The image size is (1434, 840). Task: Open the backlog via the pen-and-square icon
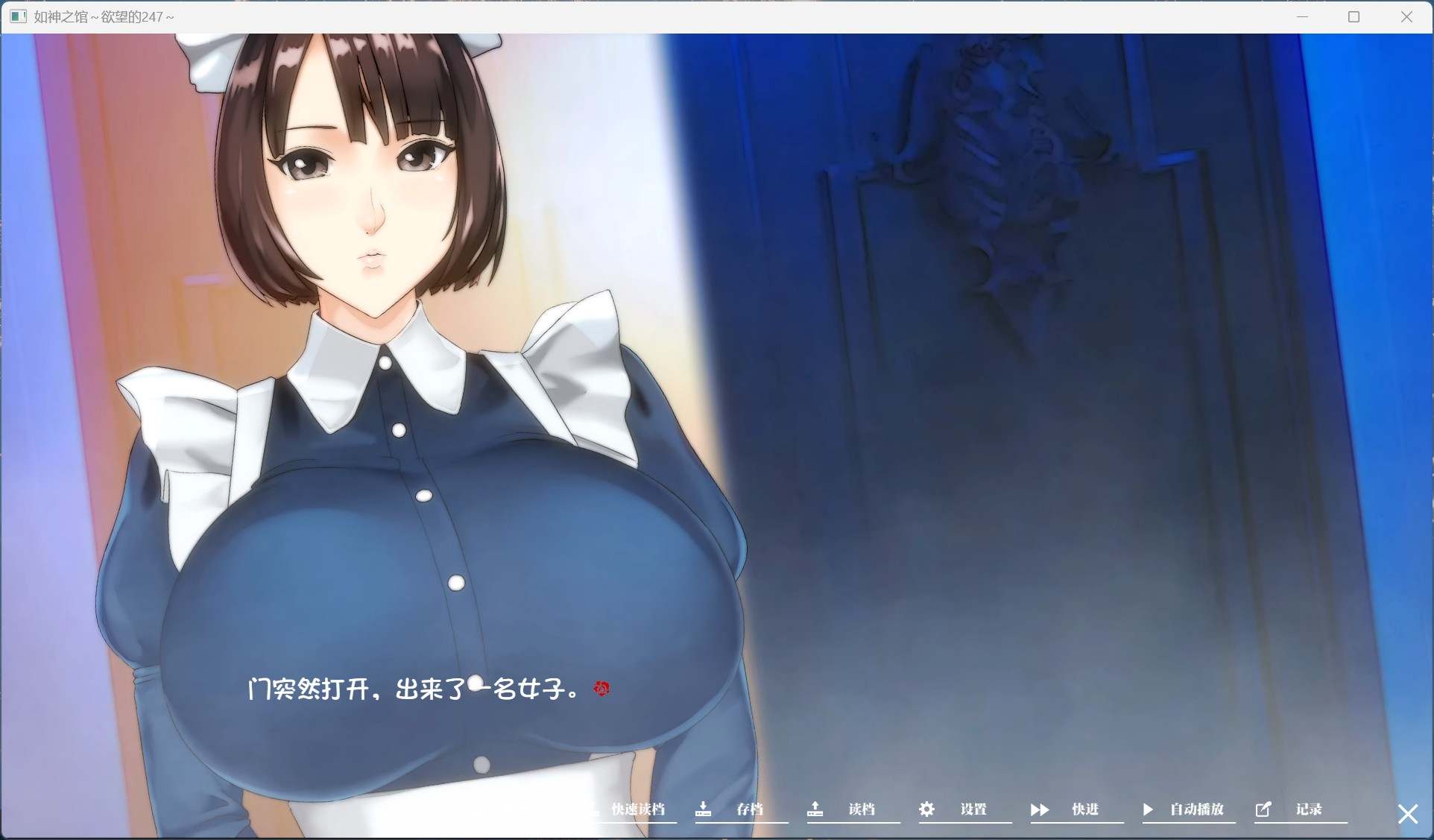tap(1265, 809)
